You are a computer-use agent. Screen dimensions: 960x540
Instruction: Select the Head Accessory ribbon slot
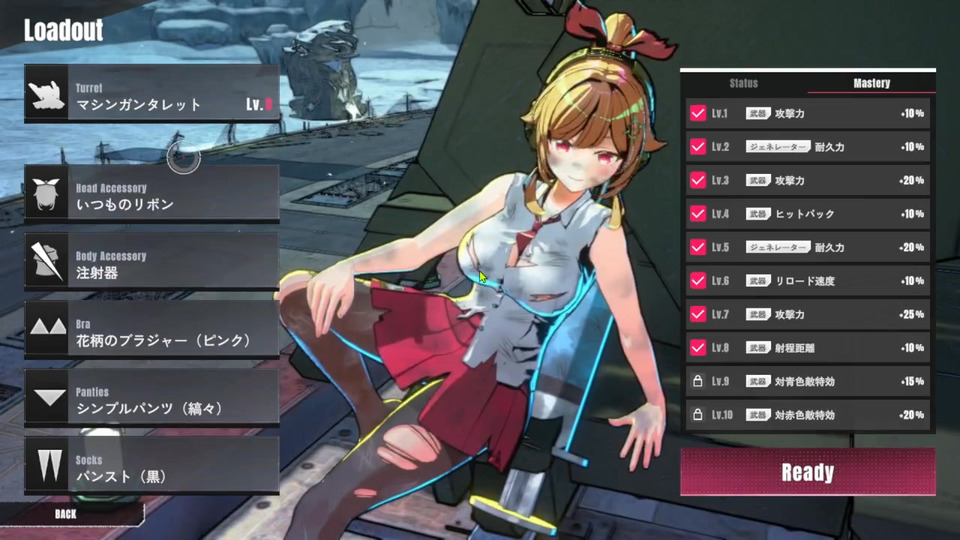click(152, 195)
